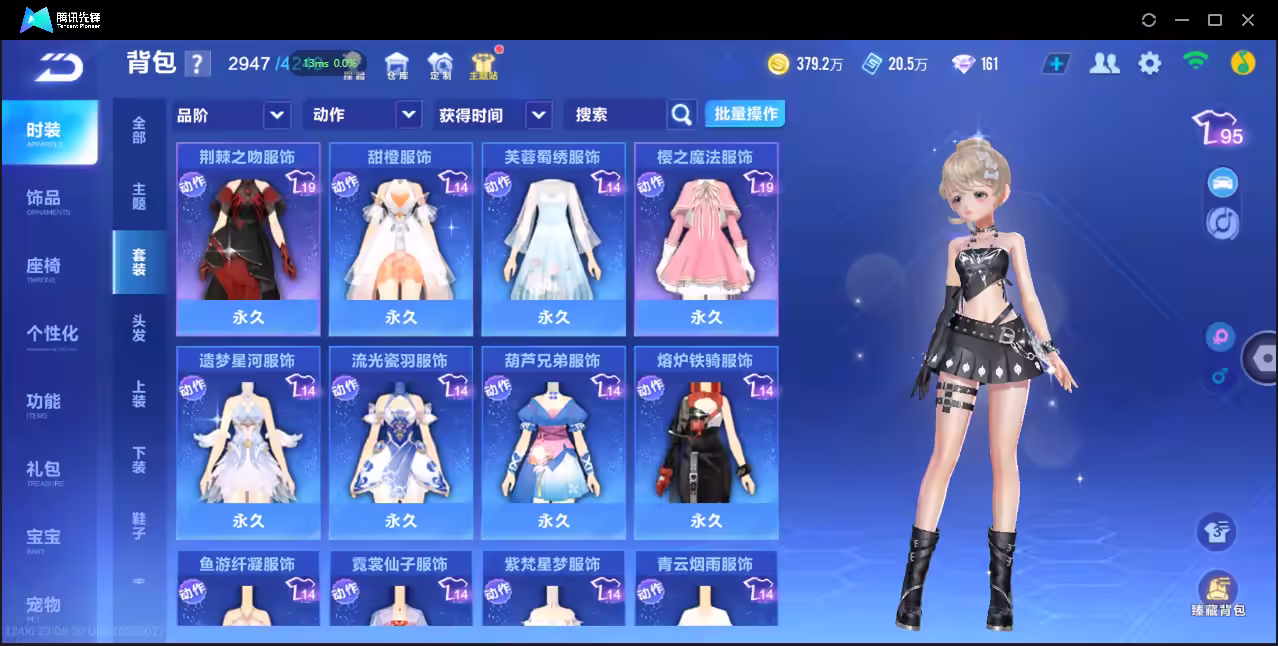The width and height of the screenshot is (1278, 646).
Task: Pick the 樱之魔法服饰 pink dress
Action: [x=706, y=240]
